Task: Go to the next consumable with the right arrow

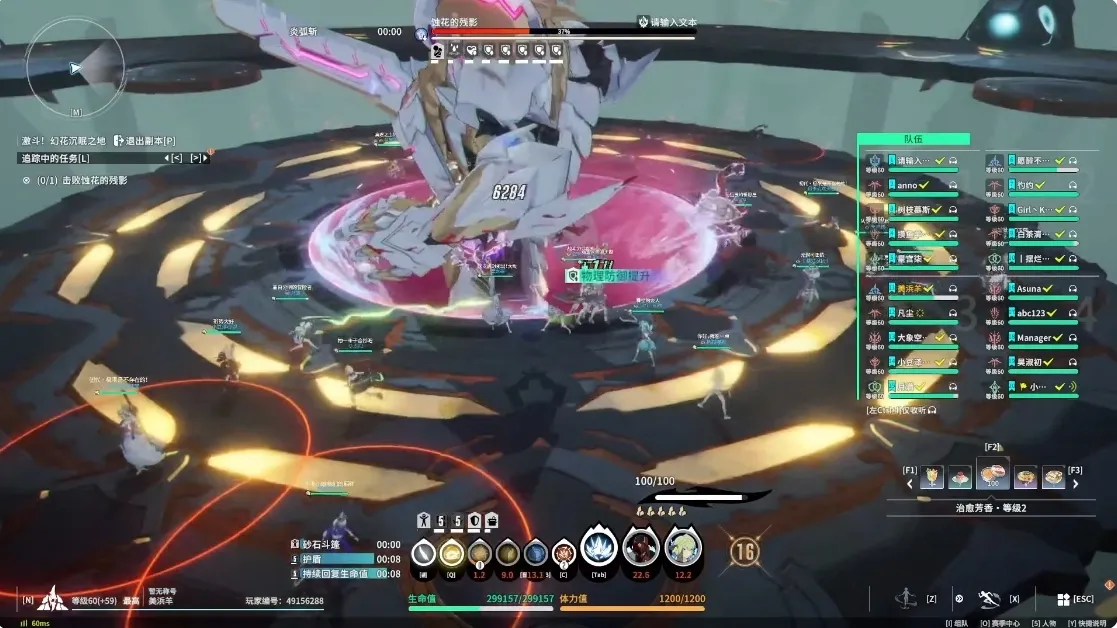Action: (1076, 484)
